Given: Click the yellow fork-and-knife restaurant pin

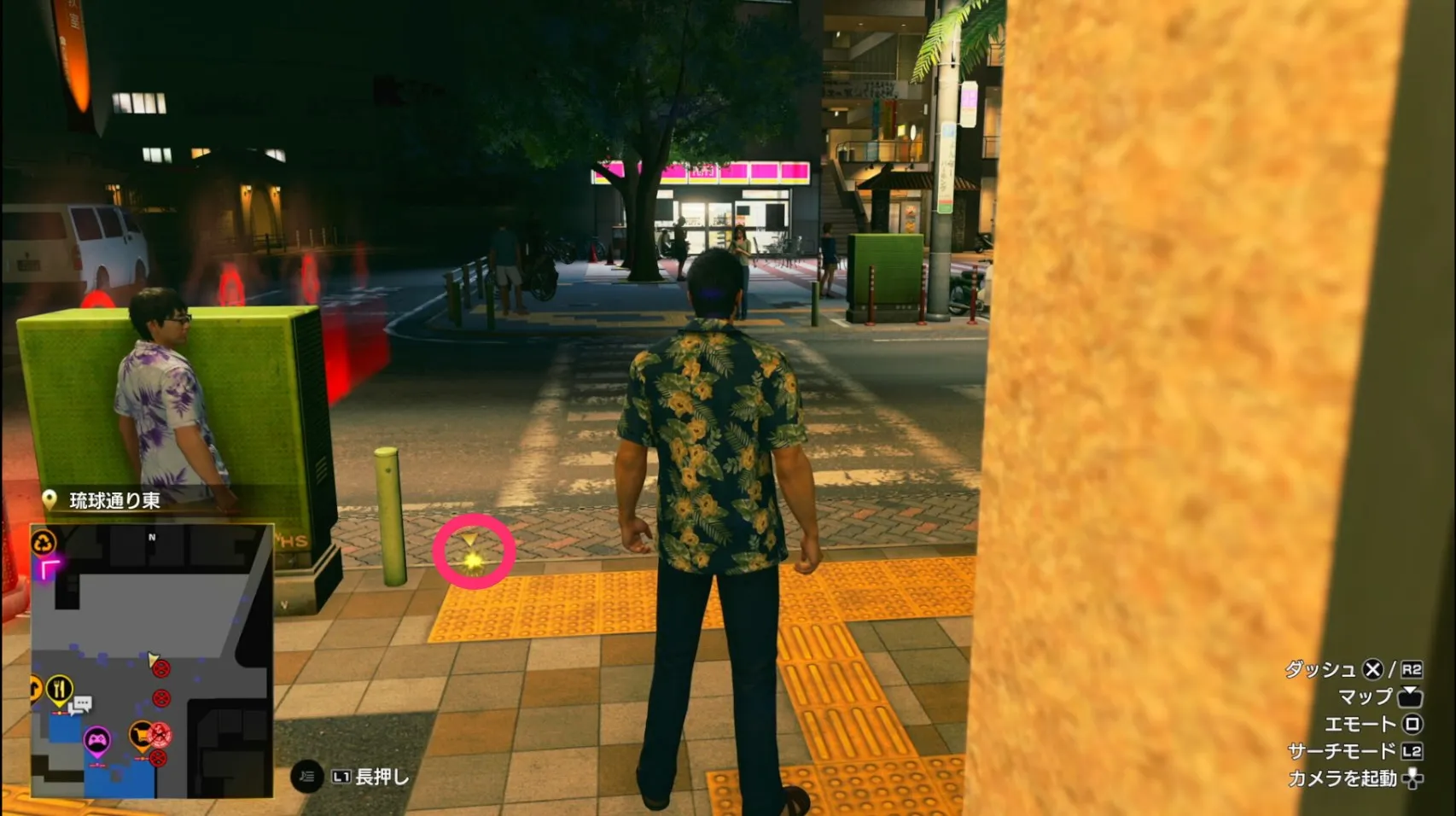Looking at the screenshot, I should 58,688.
